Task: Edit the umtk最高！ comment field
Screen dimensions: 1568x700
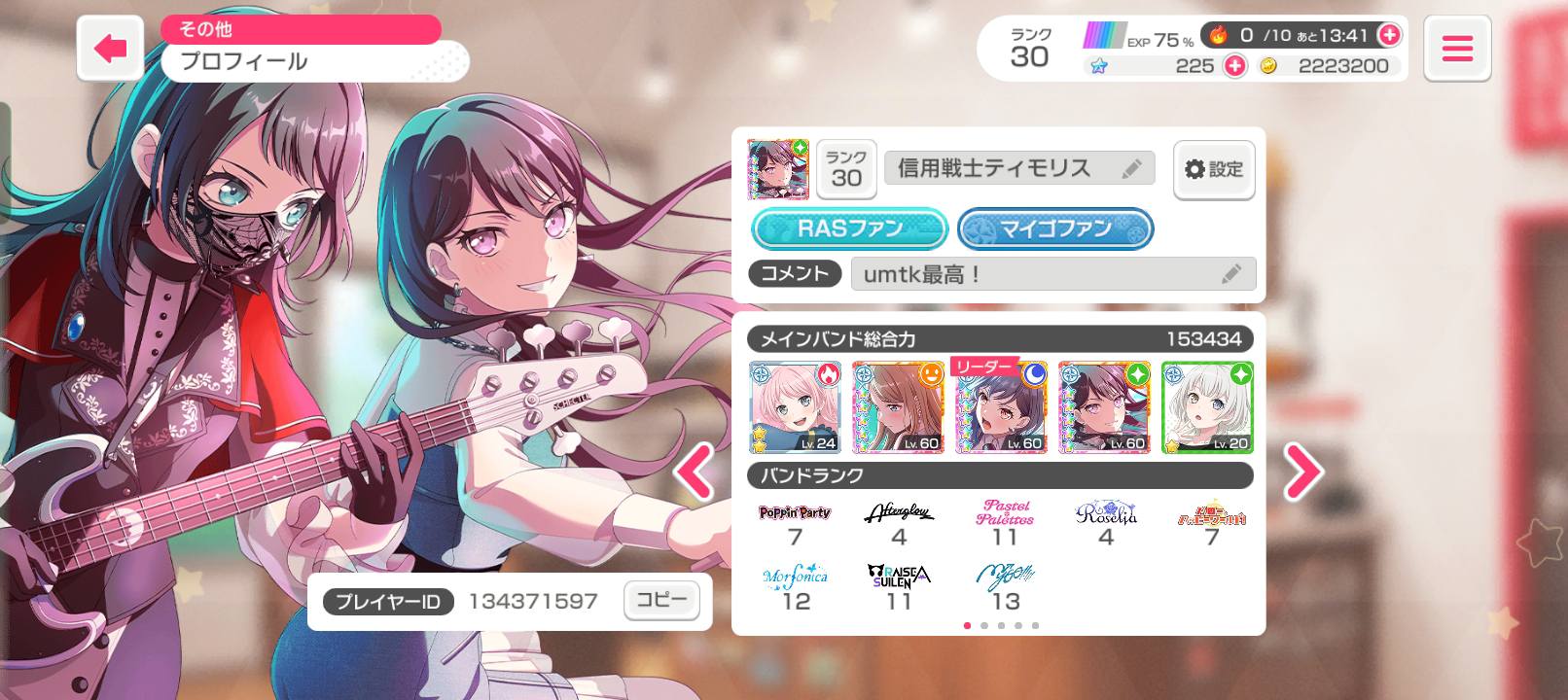Action: [x=1052, y=274]
